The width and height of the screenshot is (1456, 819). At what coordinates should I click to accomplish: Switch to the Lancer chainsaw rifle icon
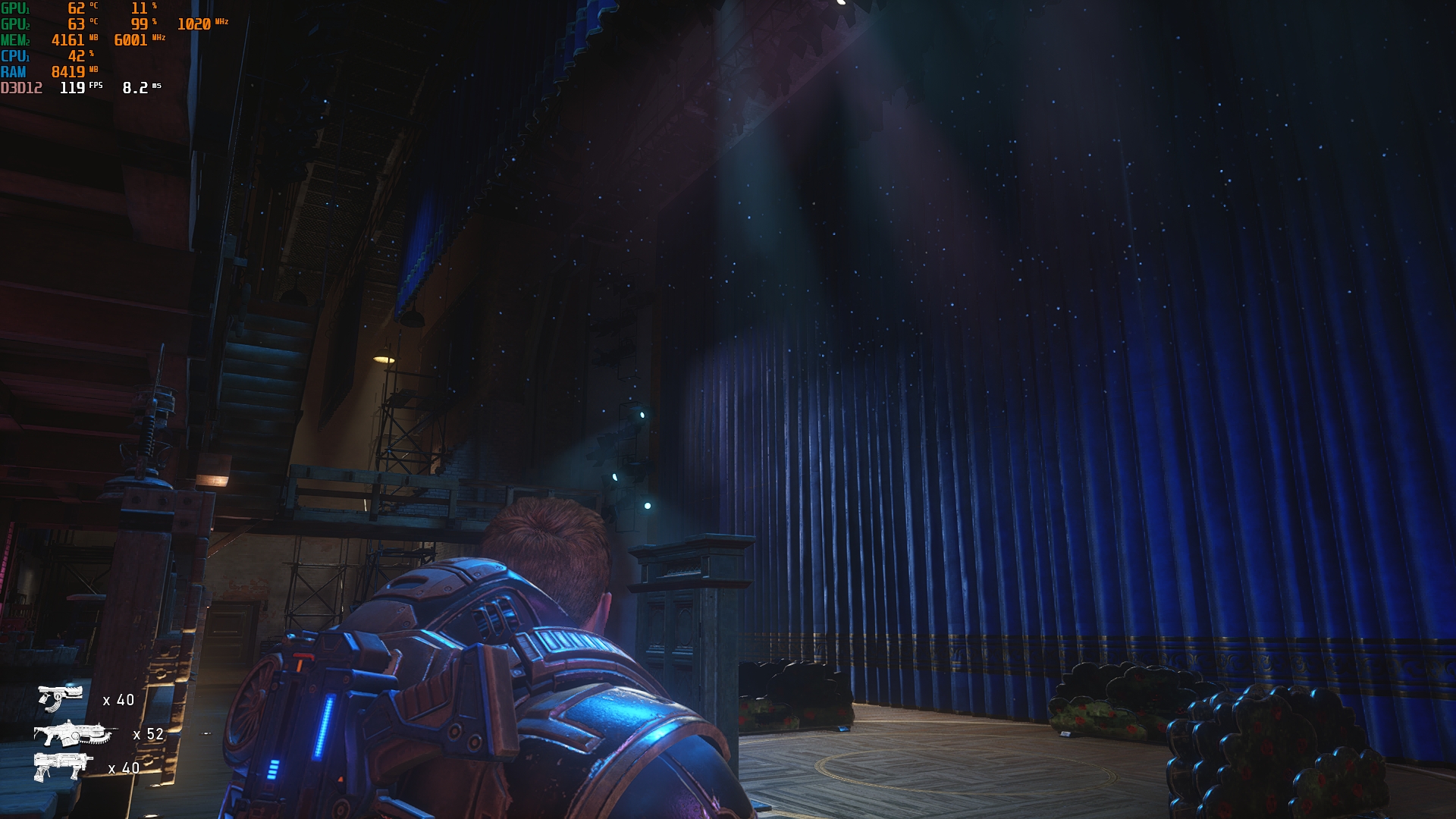74,733
